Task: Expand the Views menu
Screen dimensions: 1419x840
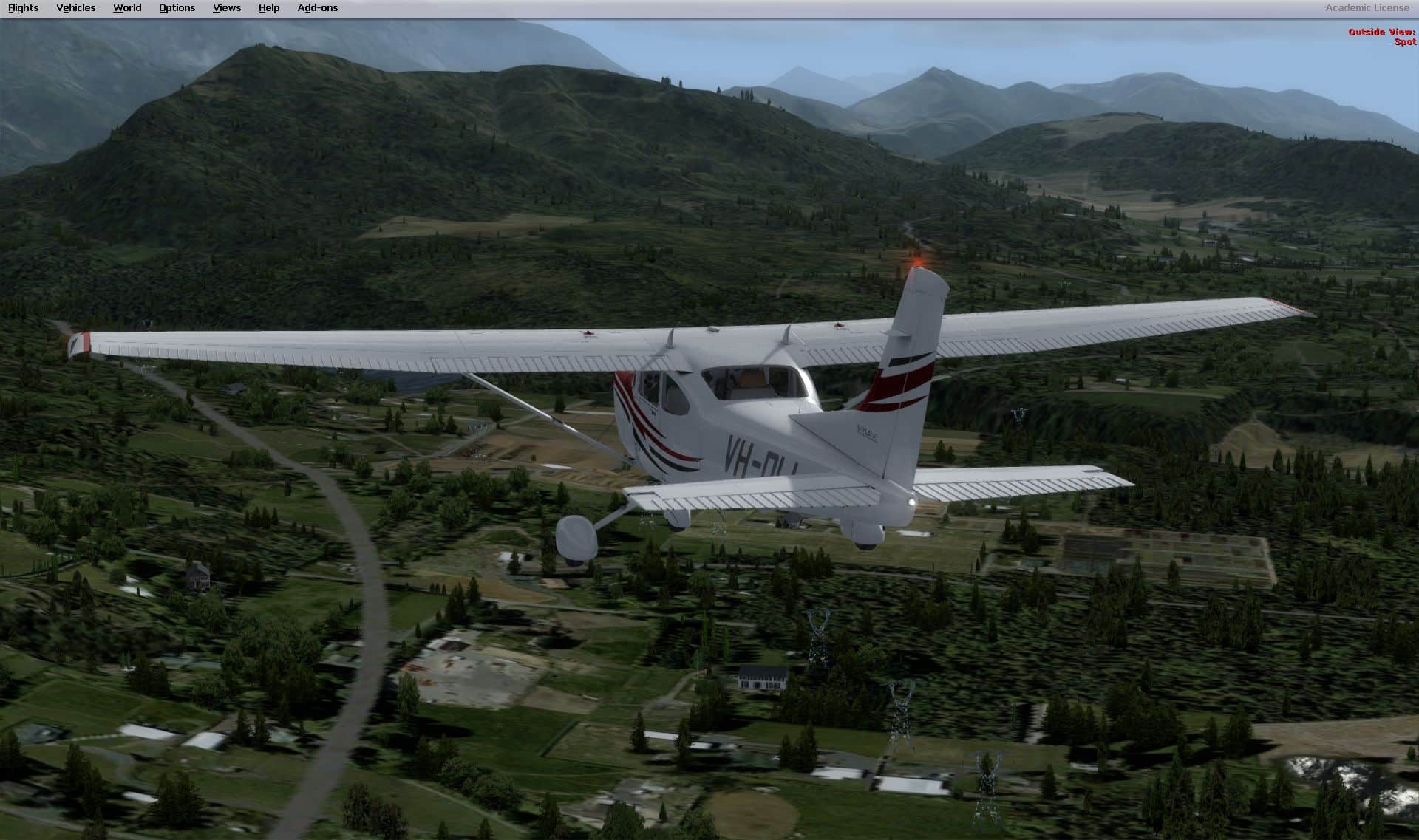Action: 226,8
